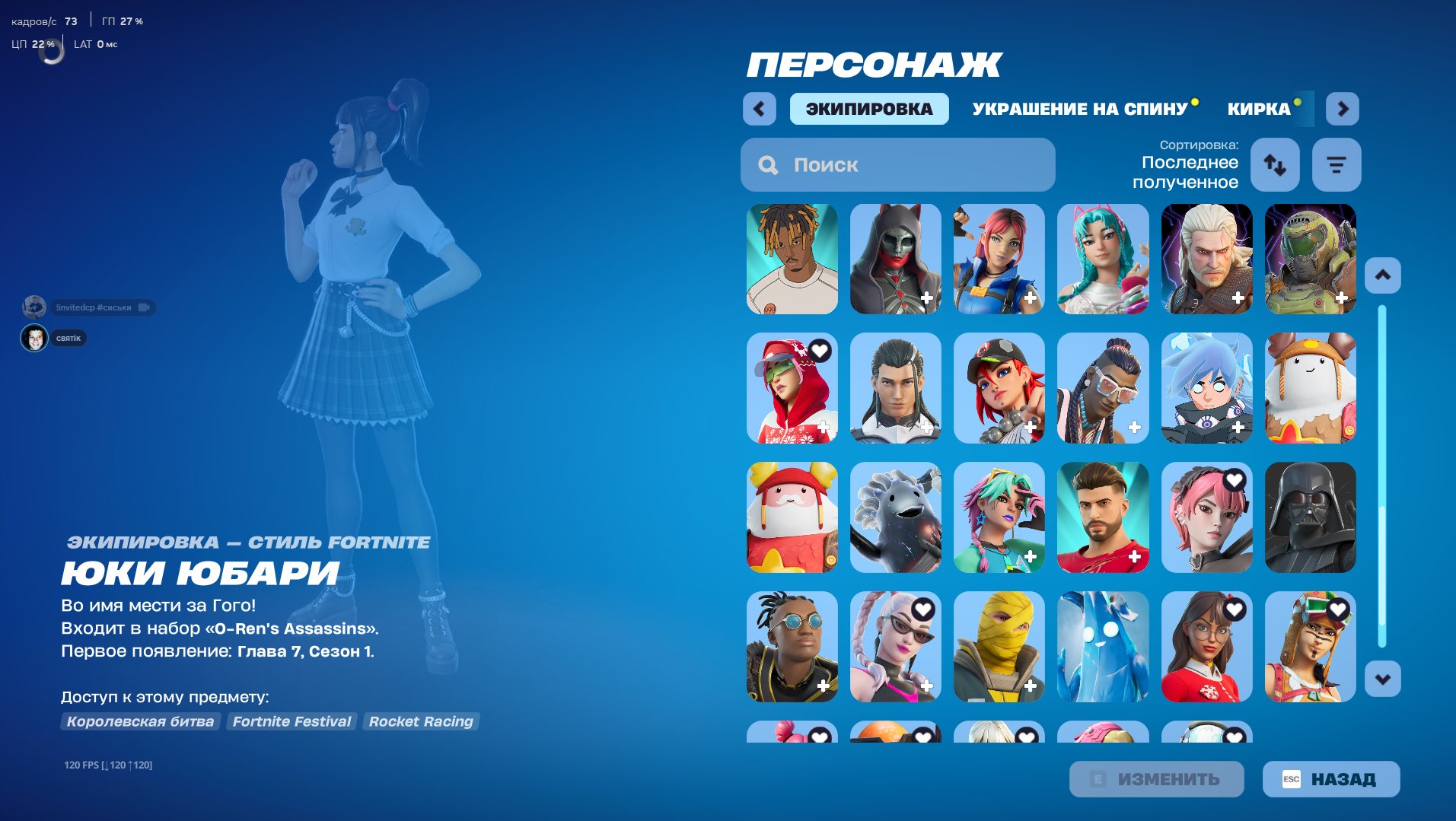The height and width of the screenshot is (821, 1456).
Task: Select the Doom Slayer character thumbnail
Action: pyautogui.click(x=1309, y=259)
